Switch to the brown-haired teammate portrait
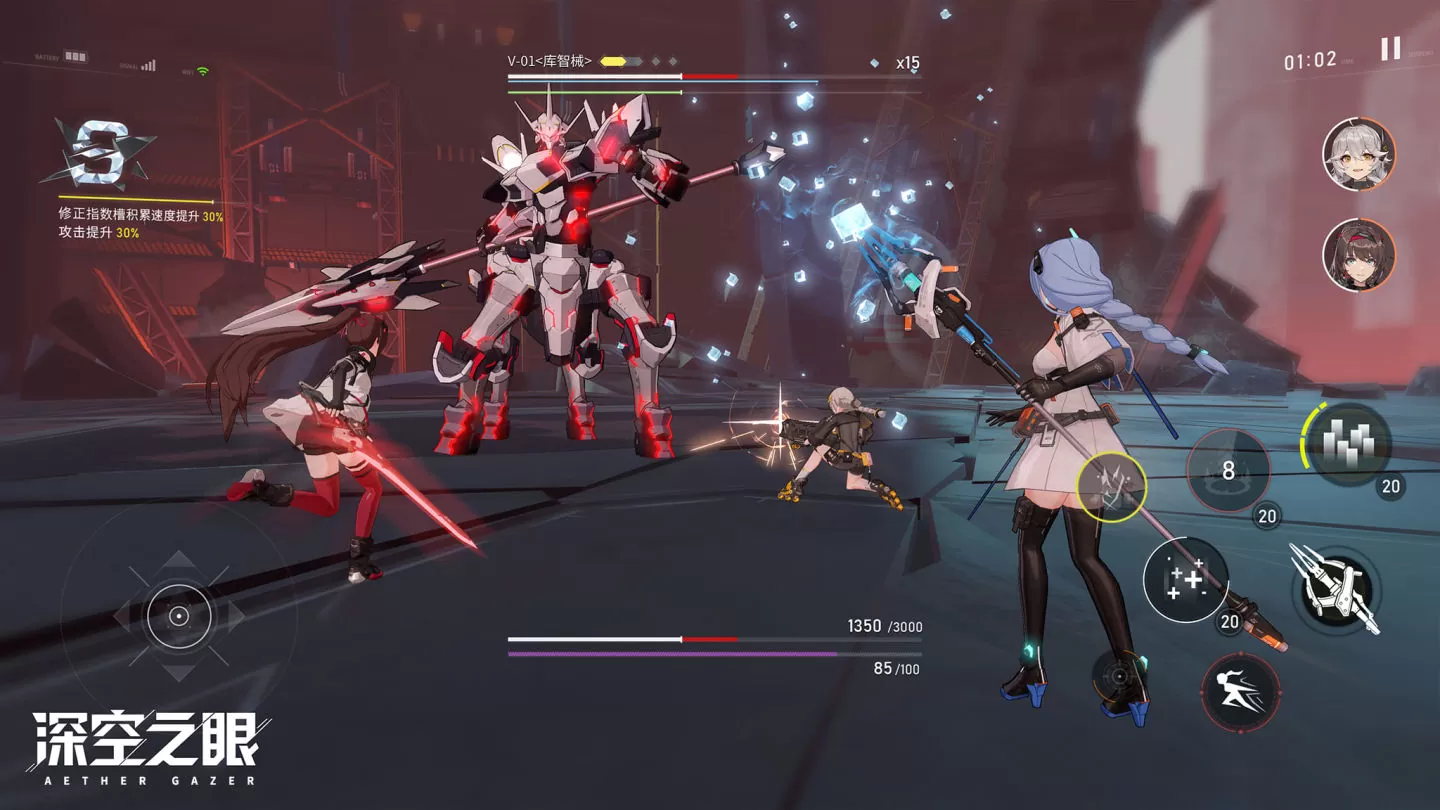 coord(1358,255)
